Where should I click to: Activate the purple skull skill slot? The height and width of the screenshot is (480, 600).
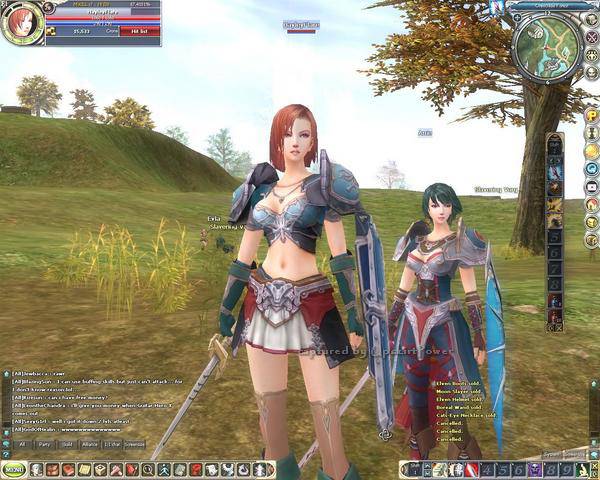533,469
